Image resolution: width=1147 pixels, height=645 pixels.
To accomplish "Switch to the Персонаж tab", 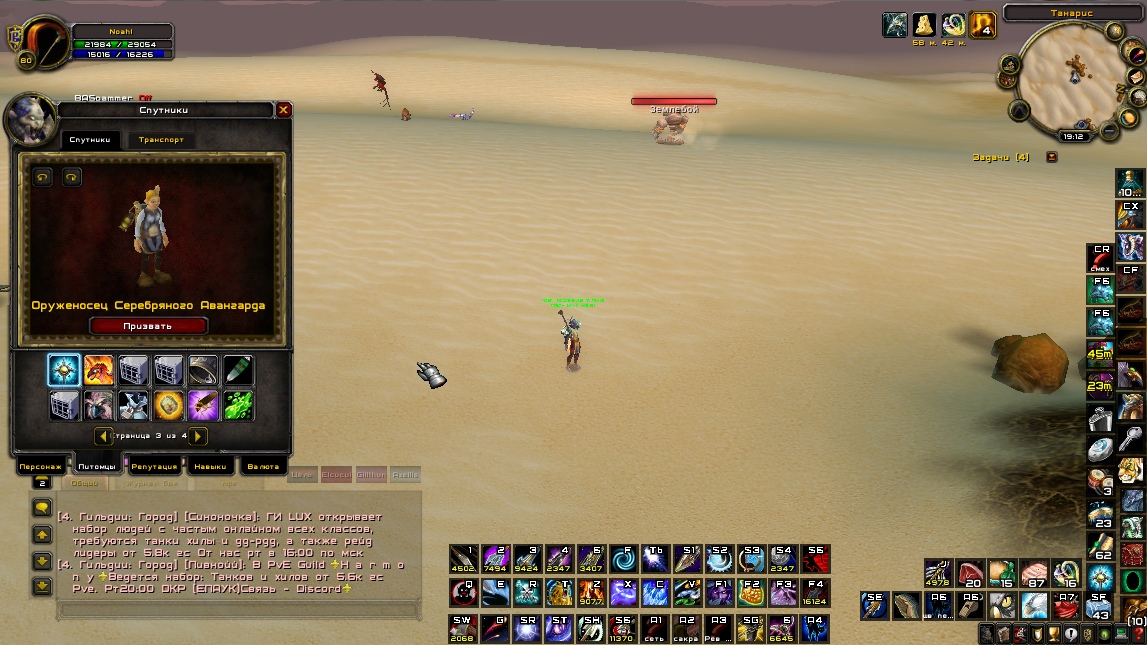I will 41,466.
